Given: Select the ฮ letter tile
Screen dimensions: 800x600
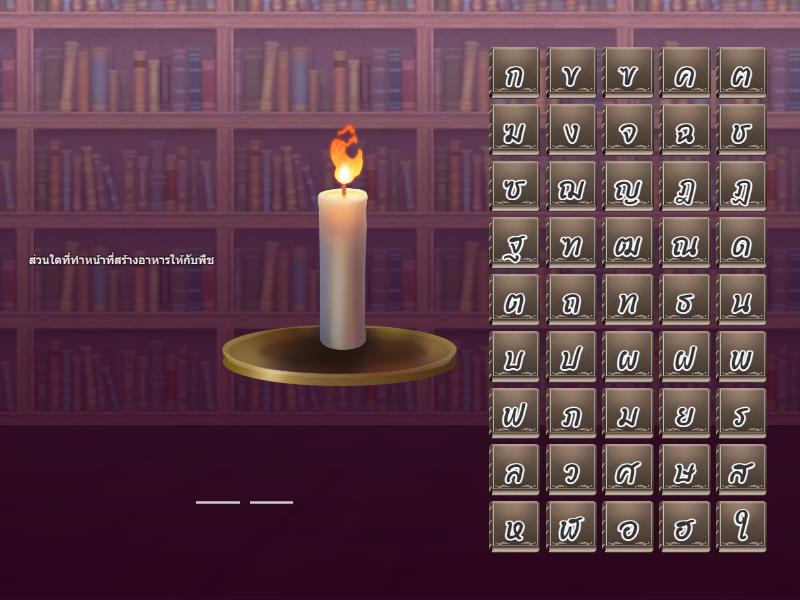Looking at the screenshot, I should pyautogui.click(x=685, y=526).
